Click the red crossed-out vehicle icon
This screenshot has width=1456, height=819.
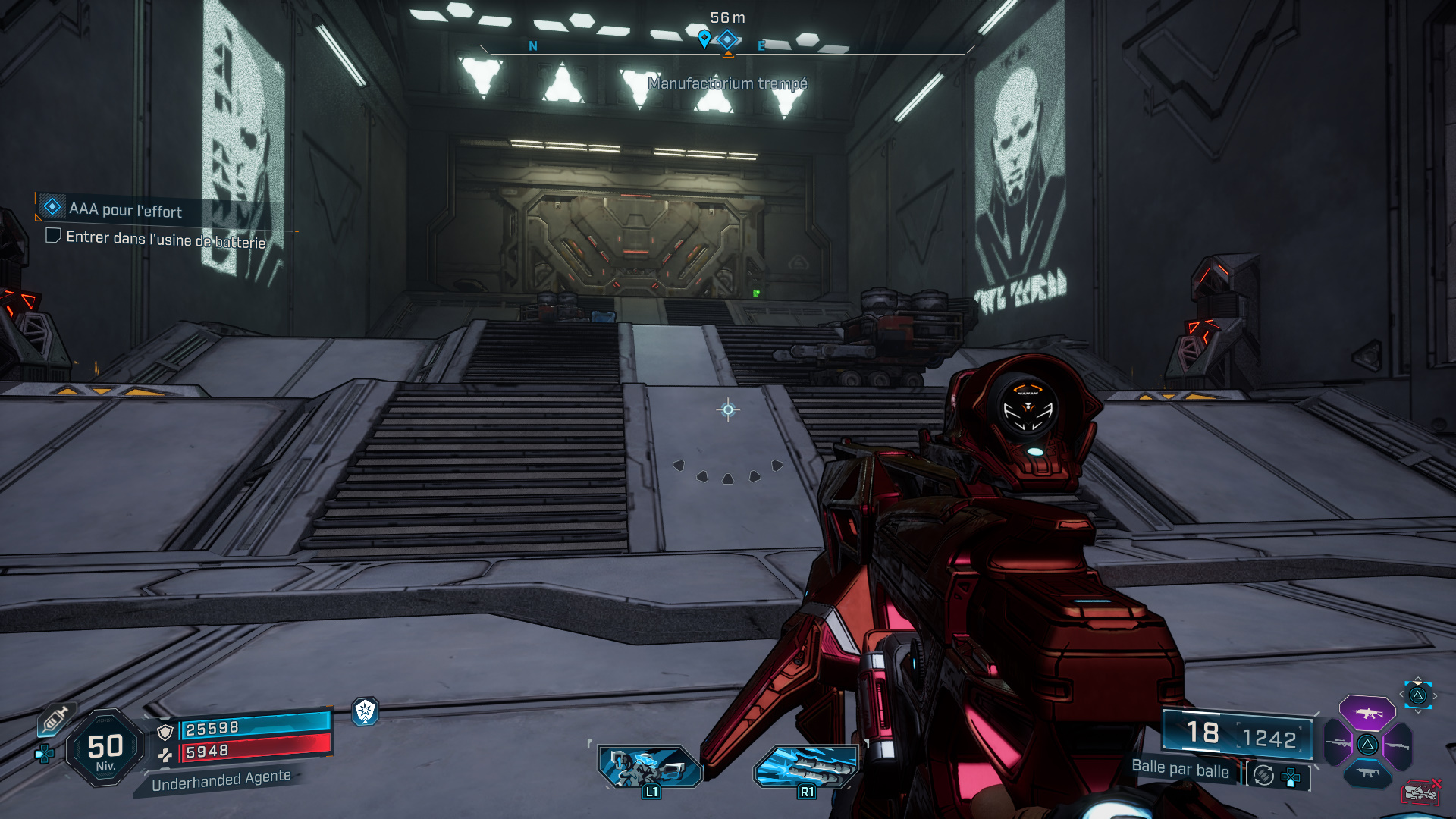click(x=1420, y=792)
